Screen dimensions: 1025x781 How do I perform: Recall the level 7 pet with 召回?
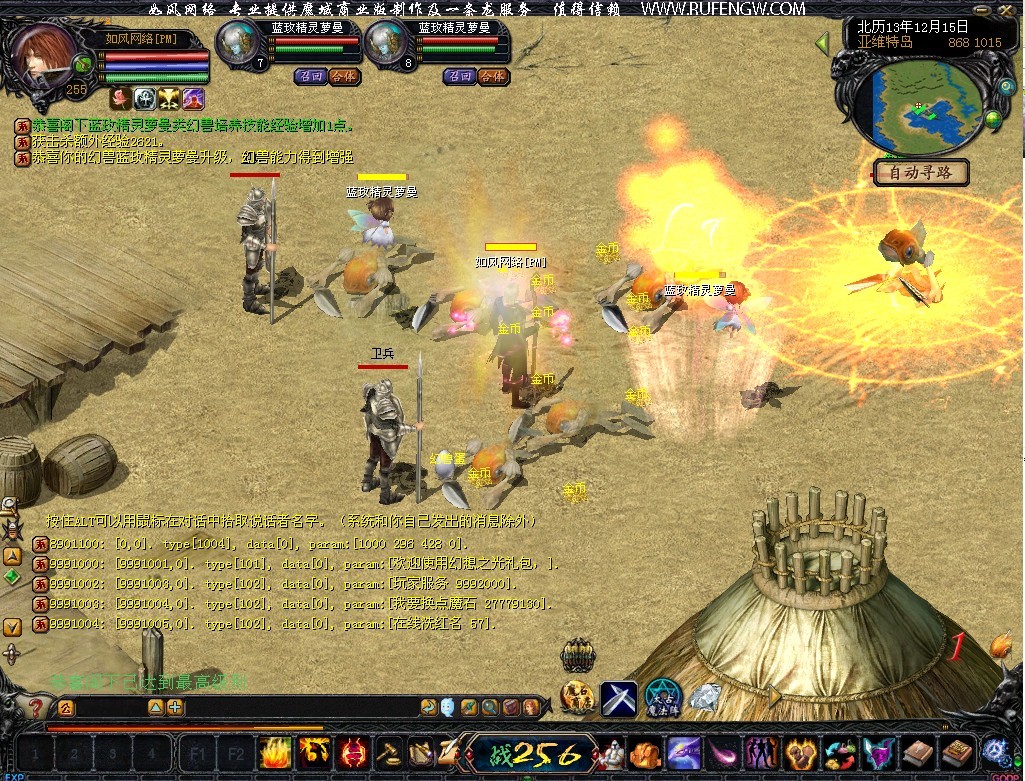click(x=310, y=76)
